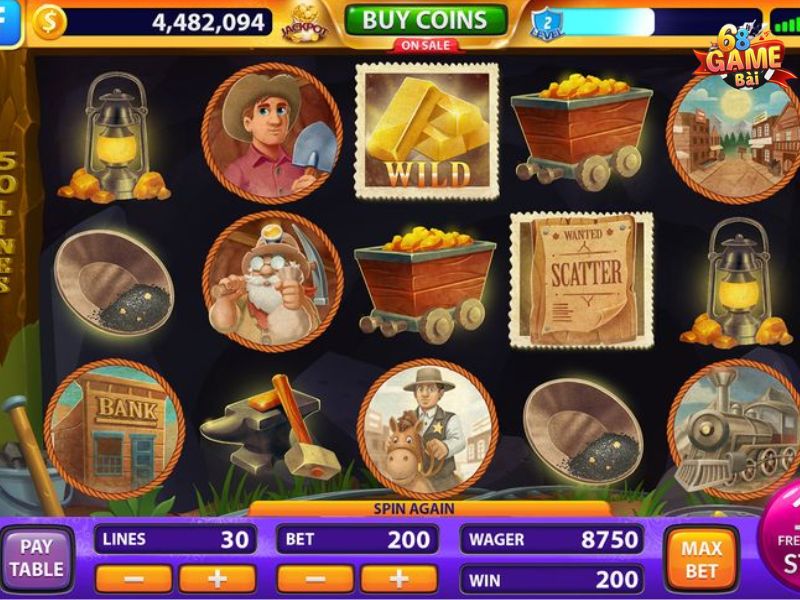Tap the Buy Coins button
Image resolution: width=800 pixels, height=600 pixels.
(x=426, y=19)
